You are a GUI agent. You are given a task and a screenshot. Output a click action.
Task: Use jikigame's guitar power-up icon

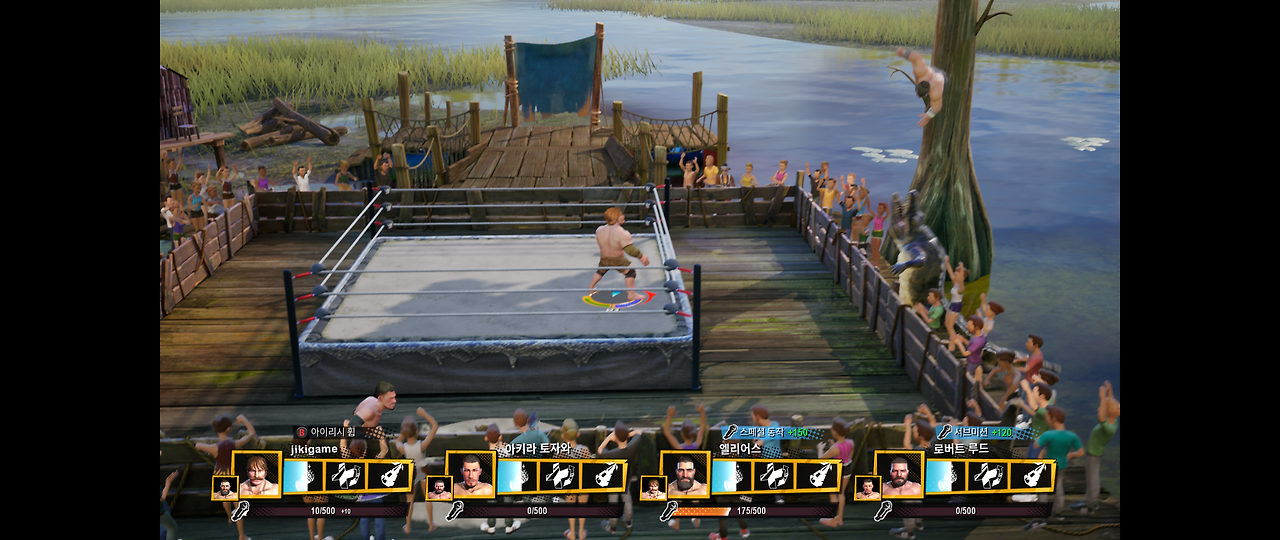389,476
